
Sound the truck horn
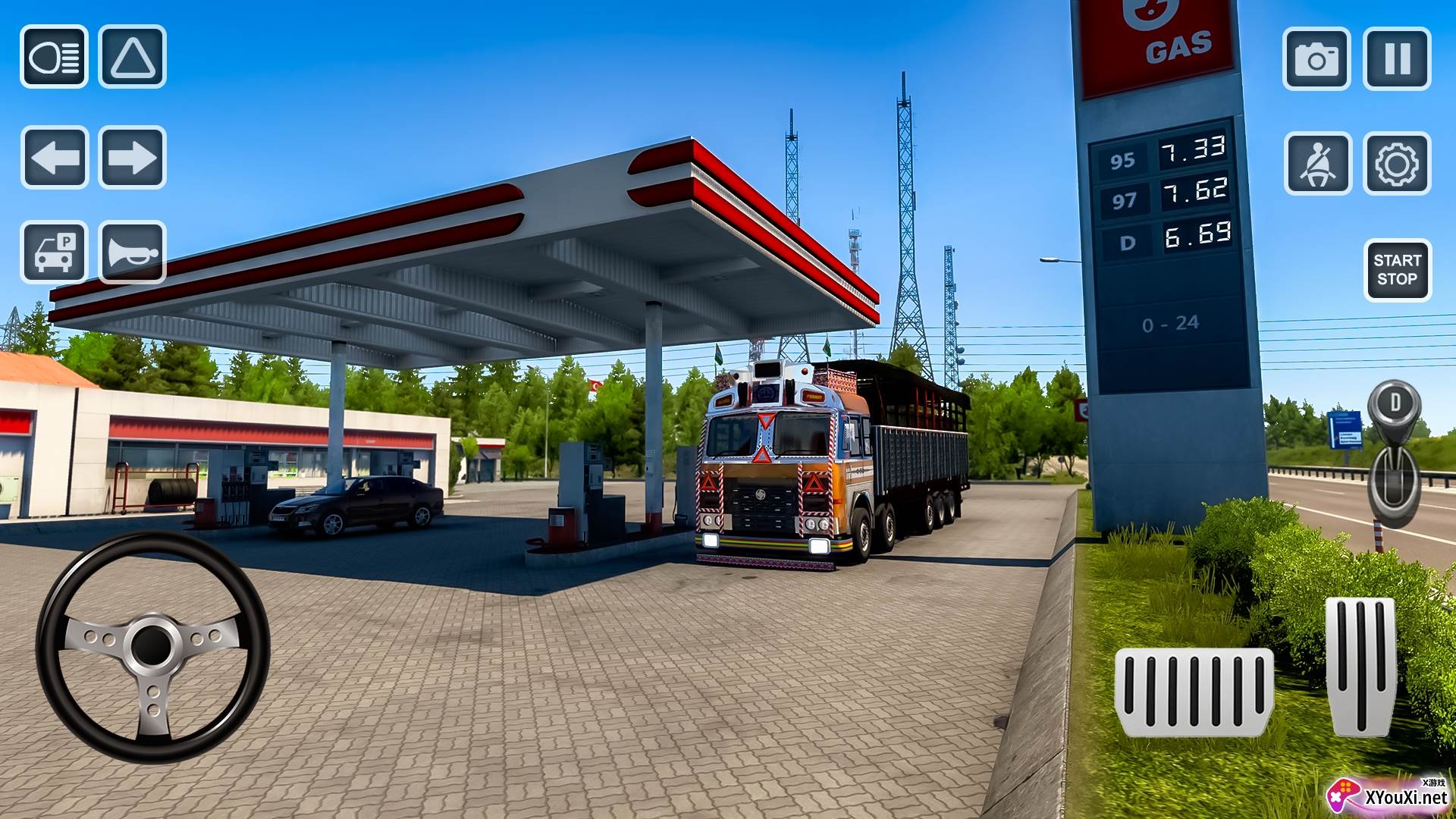click(x=132, y=252)
